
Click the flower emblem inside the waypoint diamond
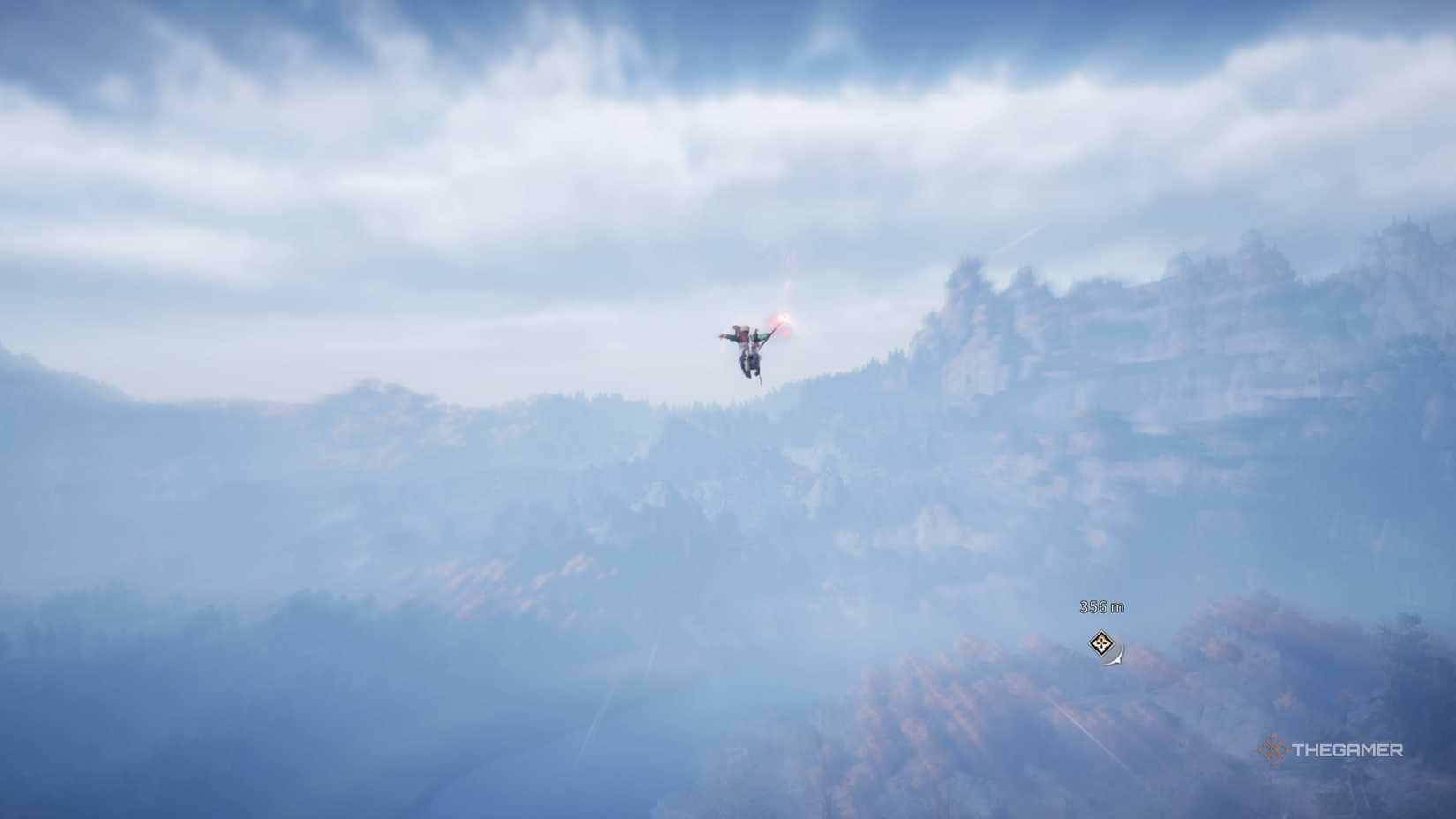[x=1102, y=642]
